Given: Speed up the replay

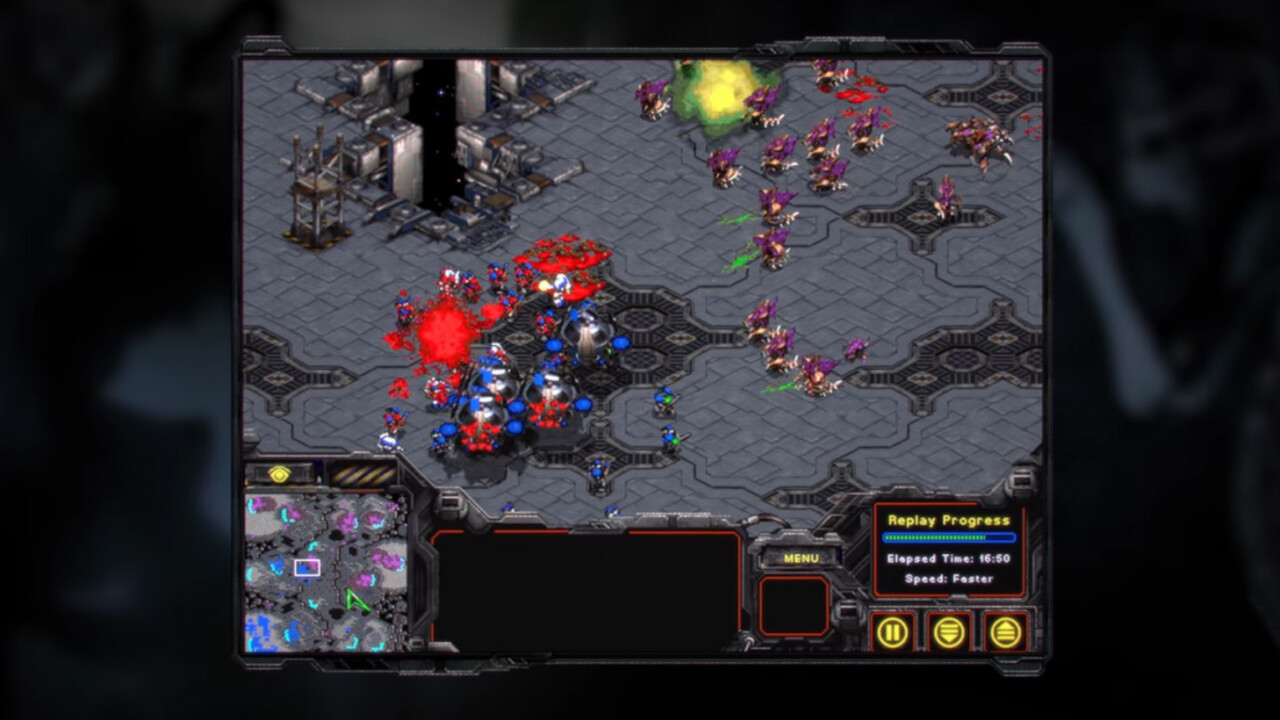Looking at the screenshot, I should [x=1005, y=632].
